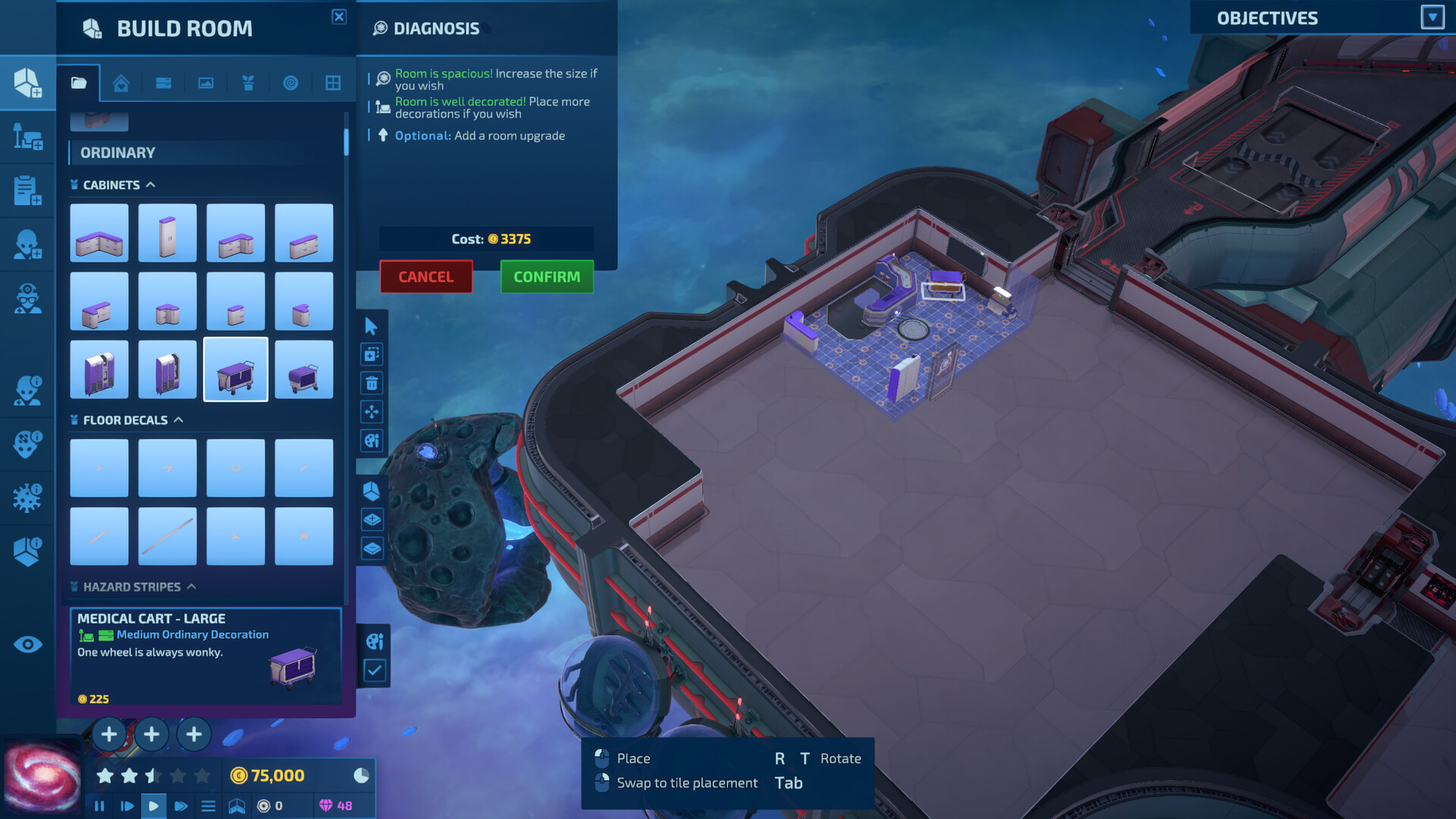Screen dimensions: 1456x819
Task: Toggle the visibility eye icon in sidebar
Action: (27, 644)
